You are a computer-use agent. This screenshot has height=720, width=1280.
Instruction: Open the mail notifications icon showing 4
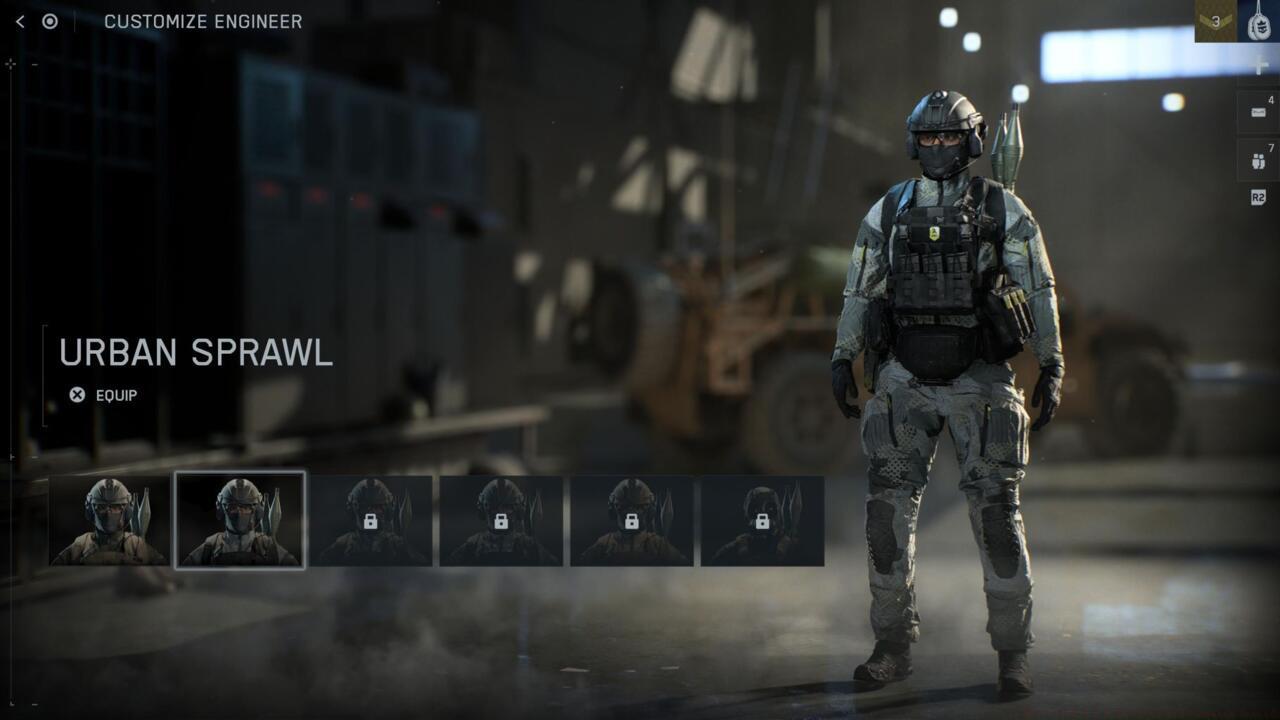click(1257, 110)
